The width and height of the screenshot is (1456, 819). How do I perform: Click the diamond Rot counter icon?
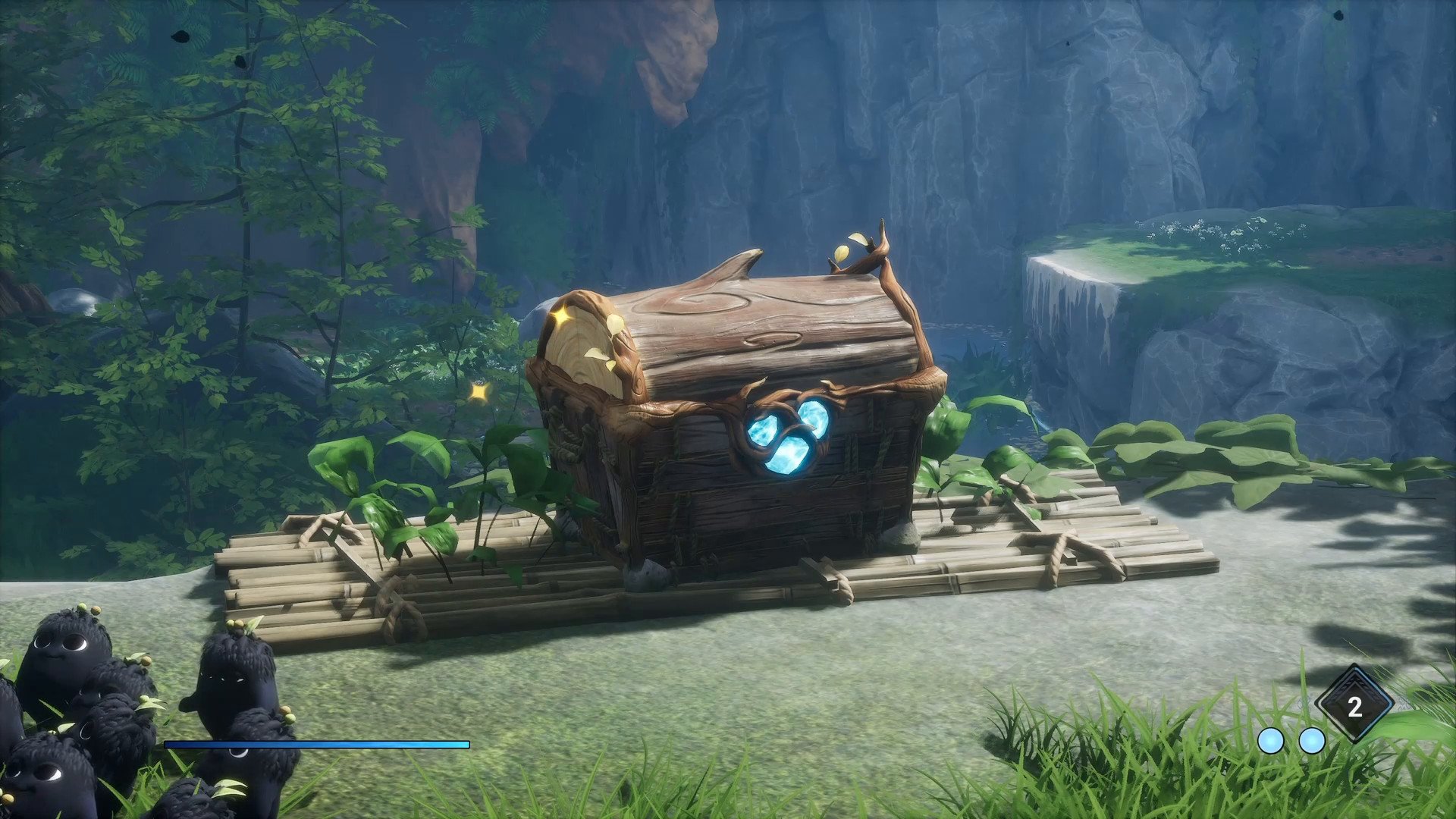[1354, 706]
